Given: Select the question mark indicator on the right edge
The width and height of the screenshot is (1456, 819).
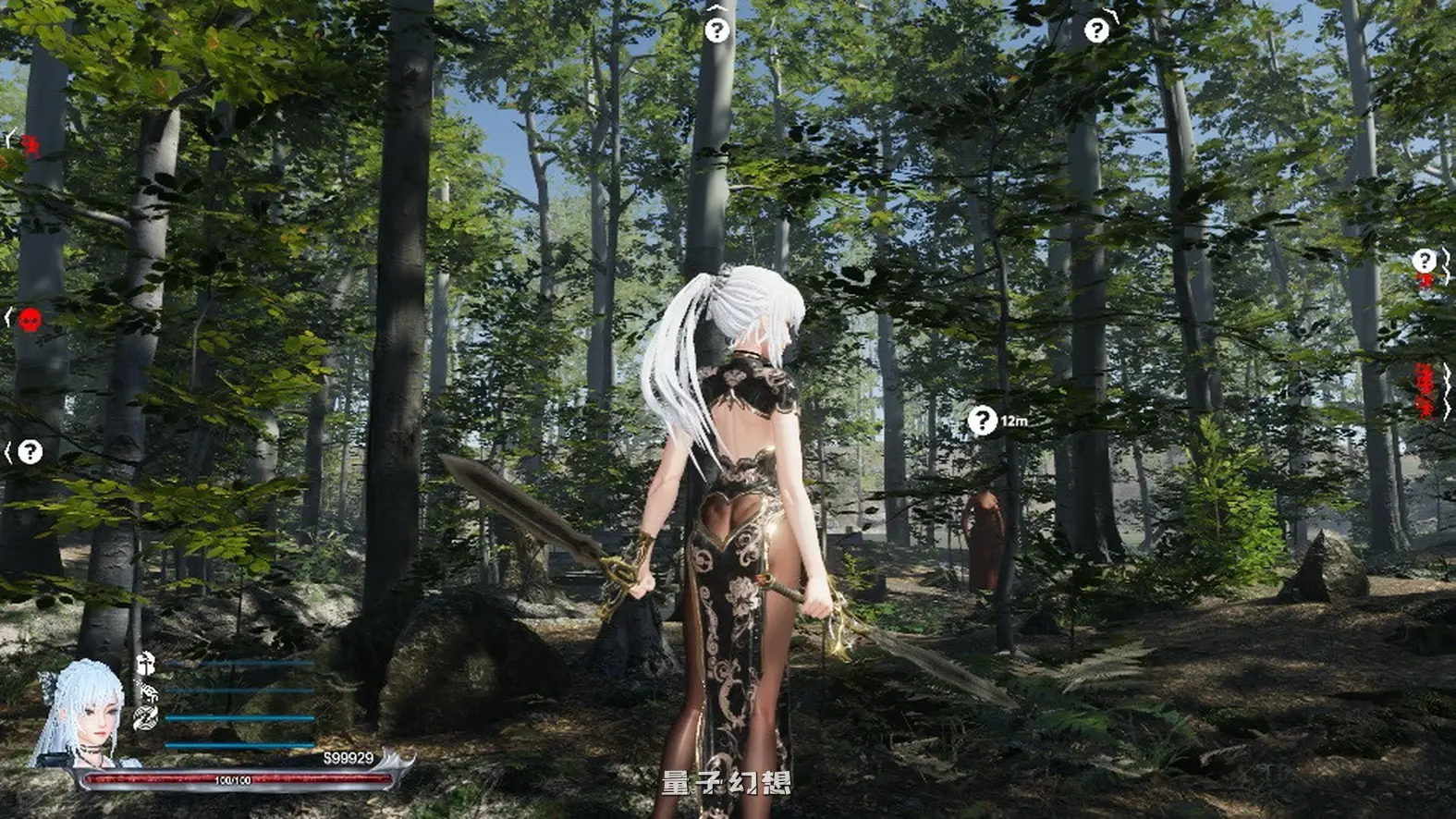Looking at the screenshot, I should click(1425, 259).
